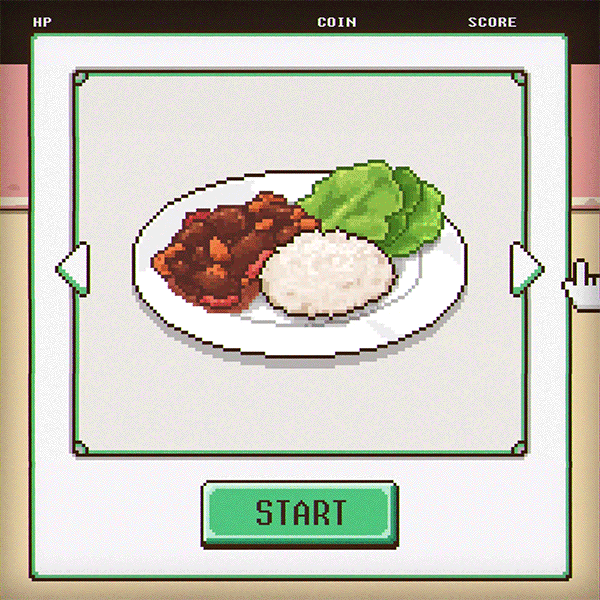Select the previous dish with left arrow
Viewport: 600px width, 600px height.
point(75,268)
